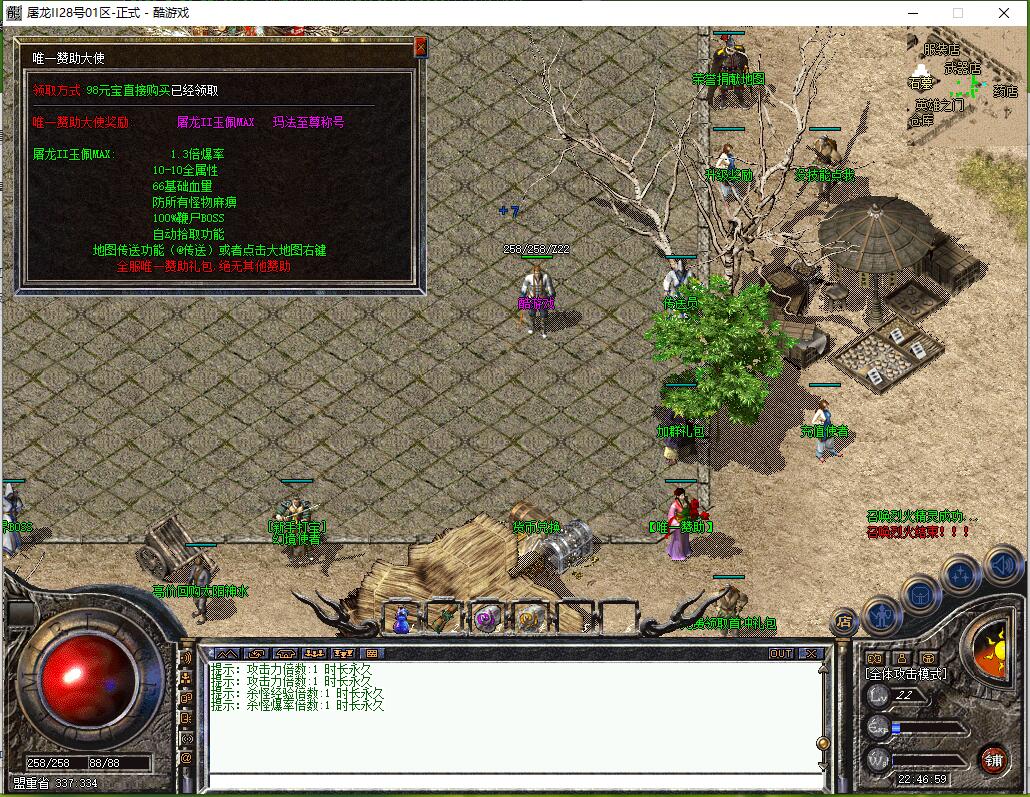The width and height of the screenshot is (1030, 797).
Task: Open the skills button with four stars
Action: pyautogui.click(x=961, y=575)
